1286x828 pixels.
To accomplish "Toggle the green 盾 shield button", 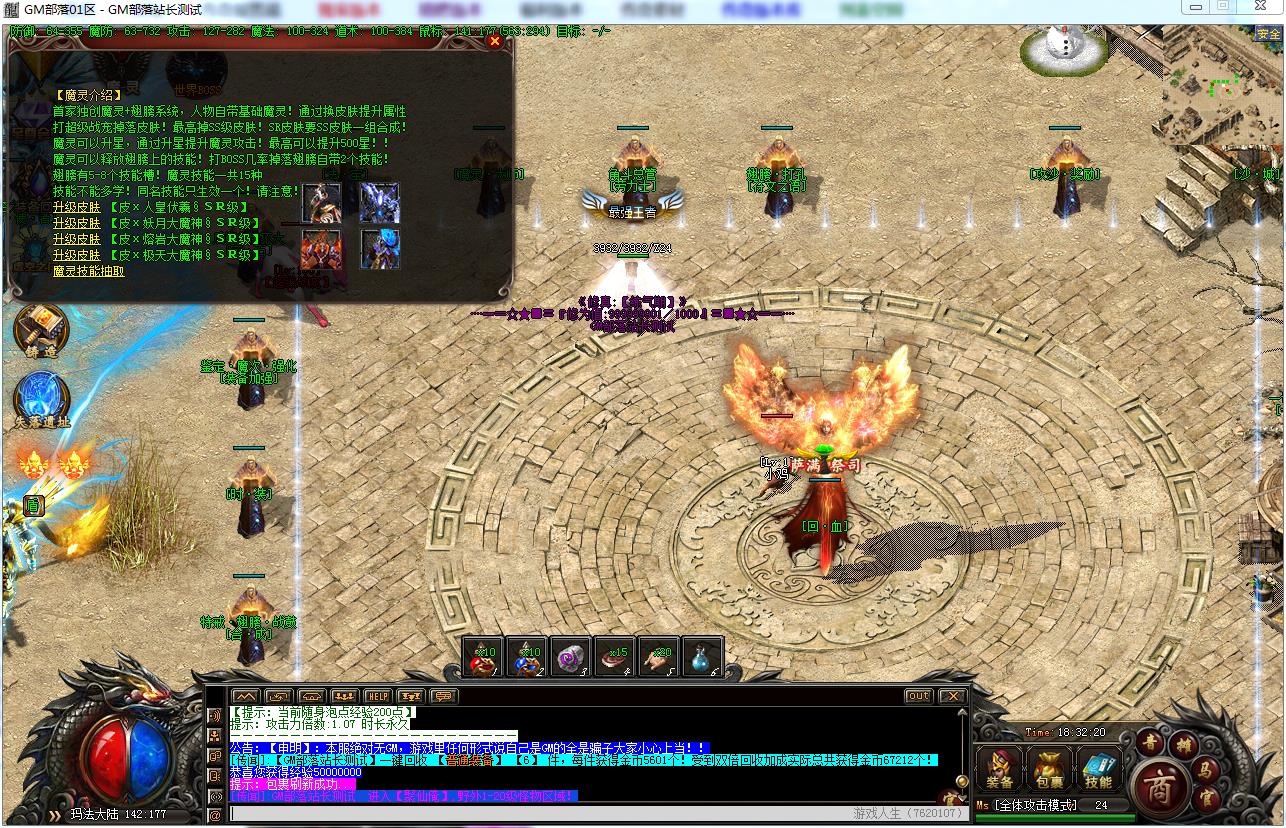I will [x=33, y=506].
